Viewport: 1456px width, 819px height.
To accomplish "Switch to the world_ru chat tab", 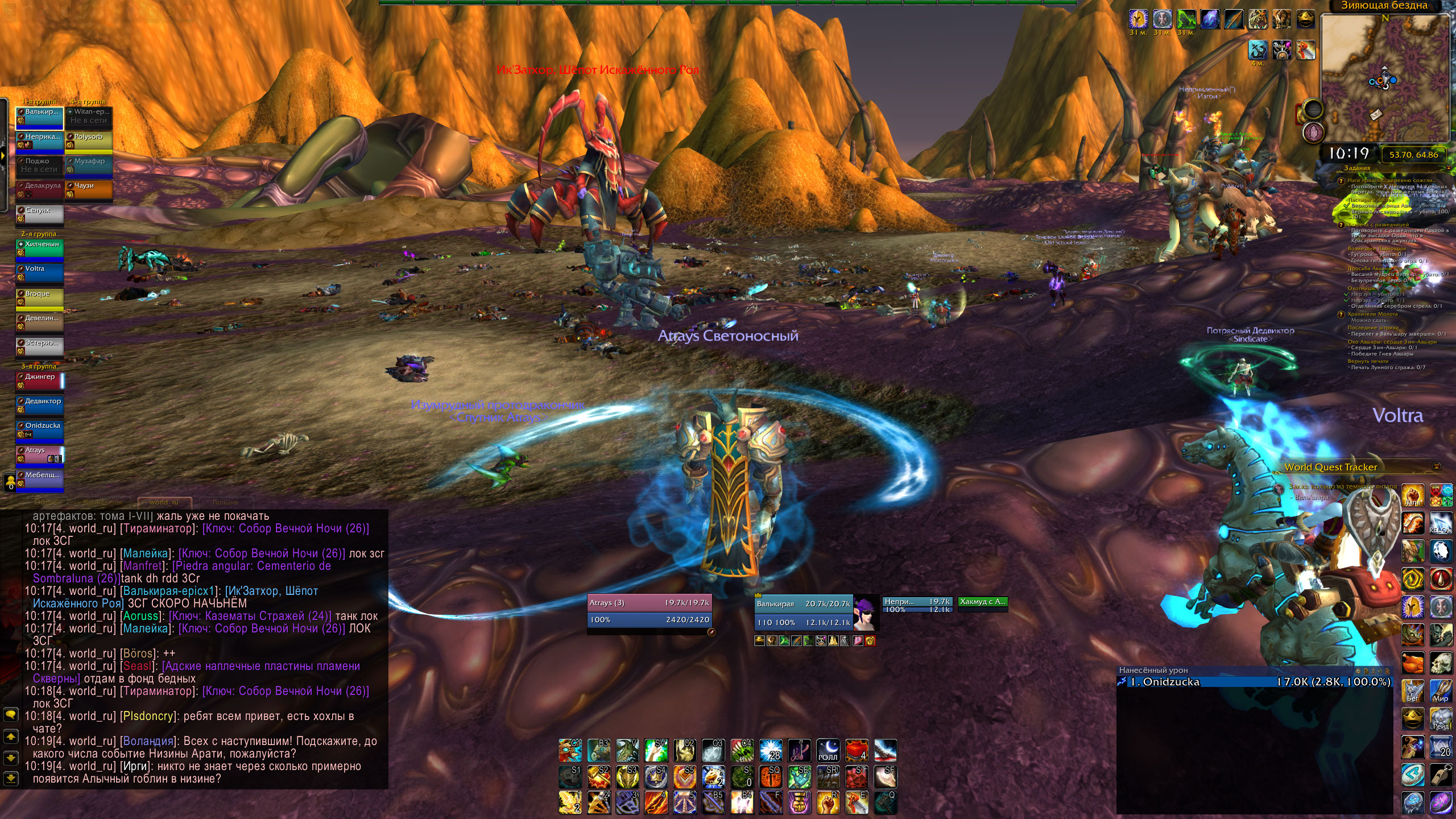I will [164, 502].
